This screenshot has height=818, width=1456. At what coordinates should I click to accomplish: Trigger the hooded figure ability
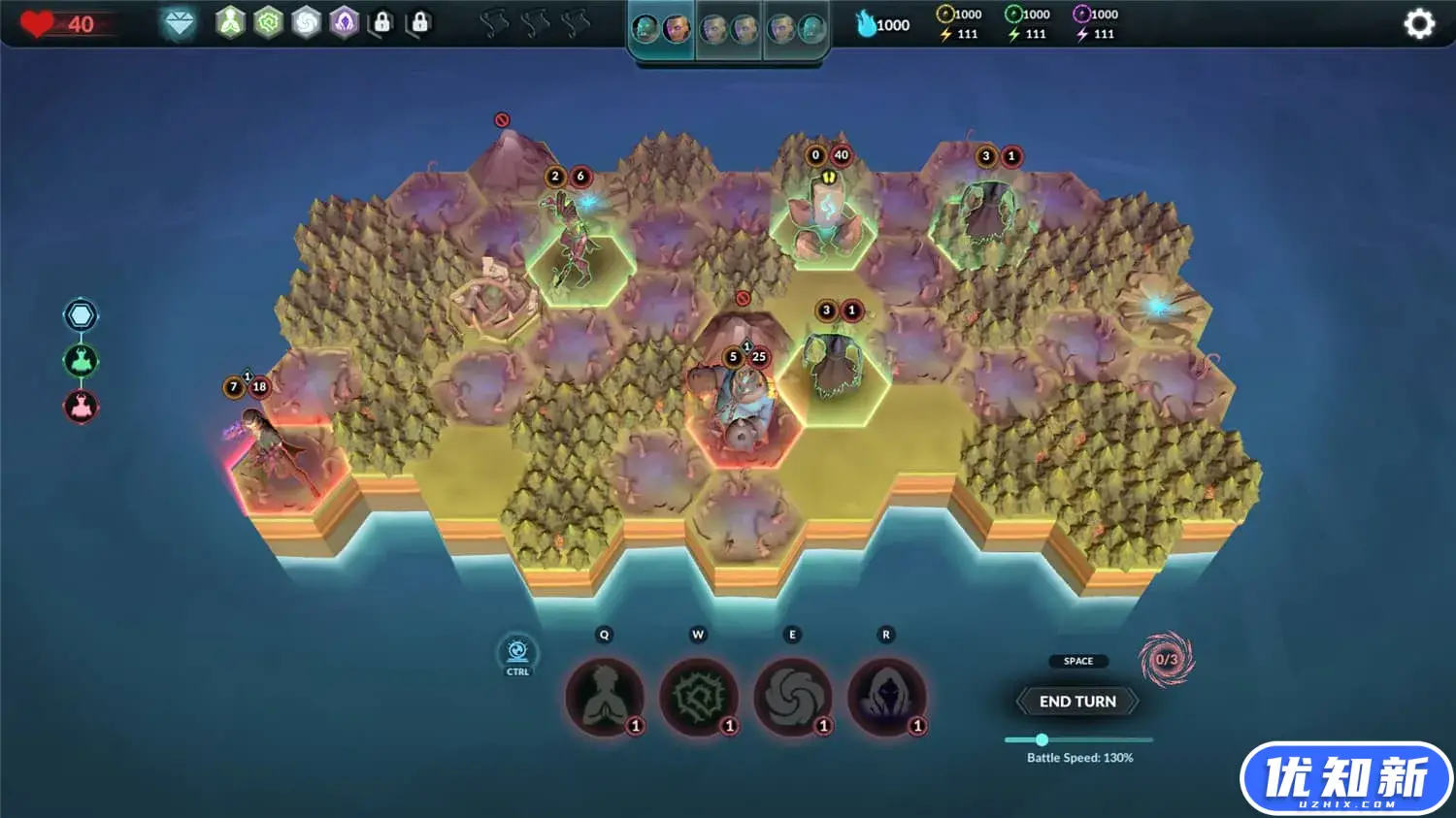click(x=886, y=696)
